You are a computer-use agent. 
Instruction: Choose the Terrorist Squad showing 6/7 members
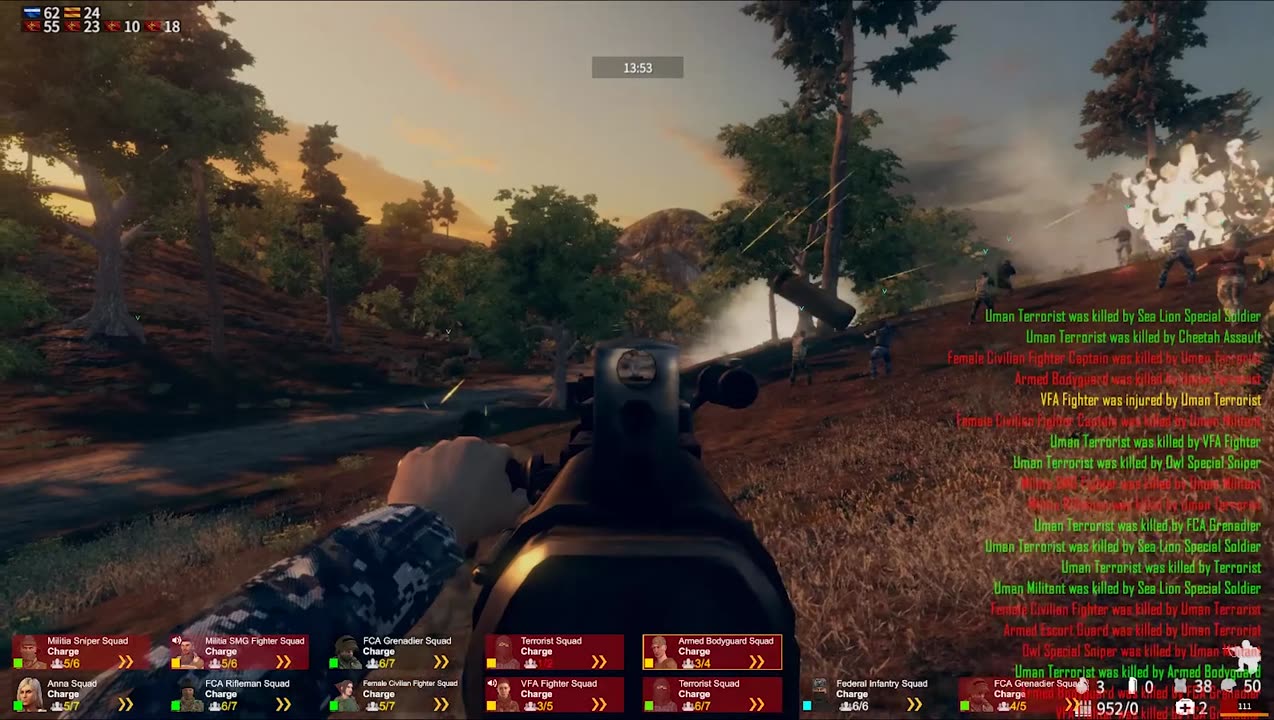(x=712, y=694)
